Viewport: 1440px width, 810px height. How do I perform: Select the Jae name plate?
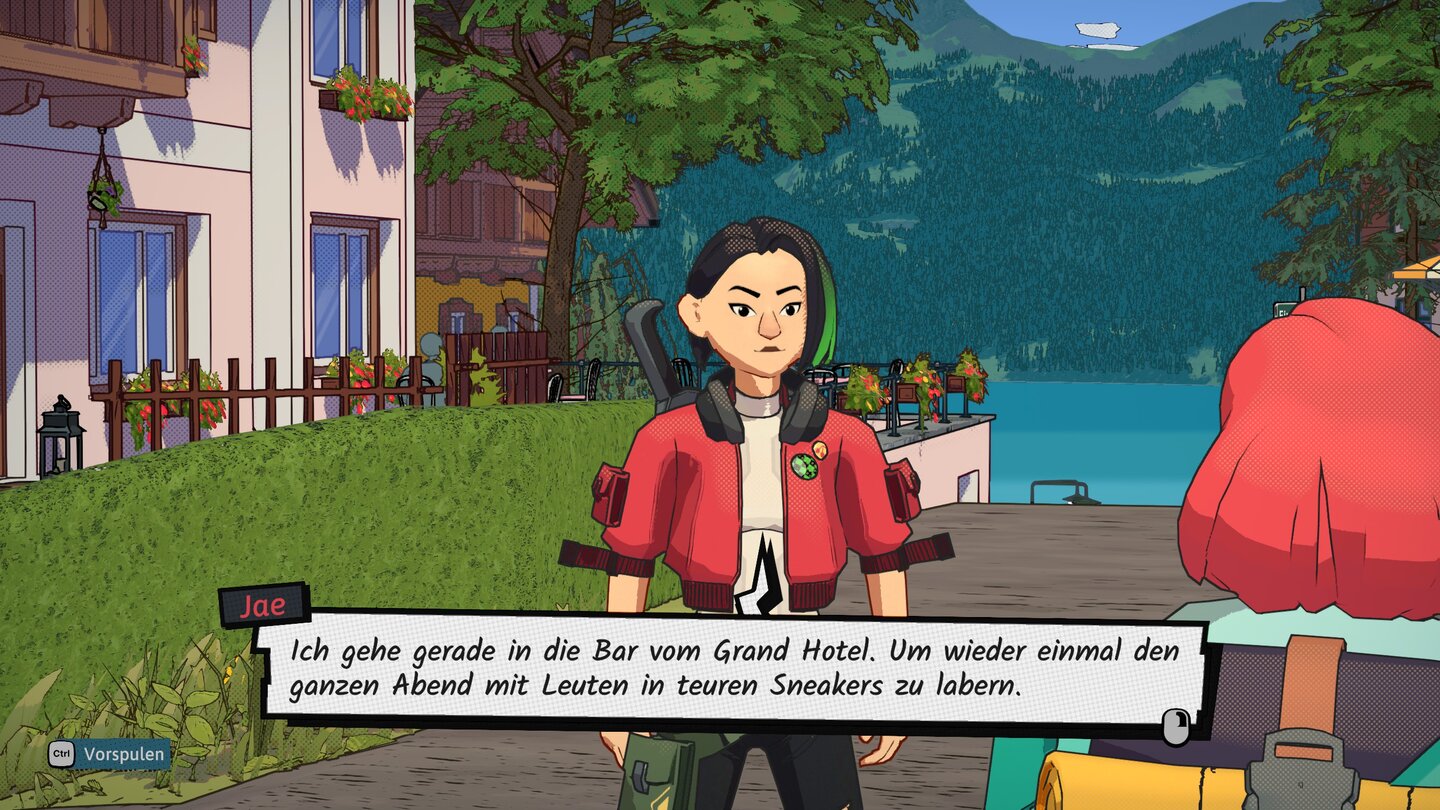pos(262,601)
